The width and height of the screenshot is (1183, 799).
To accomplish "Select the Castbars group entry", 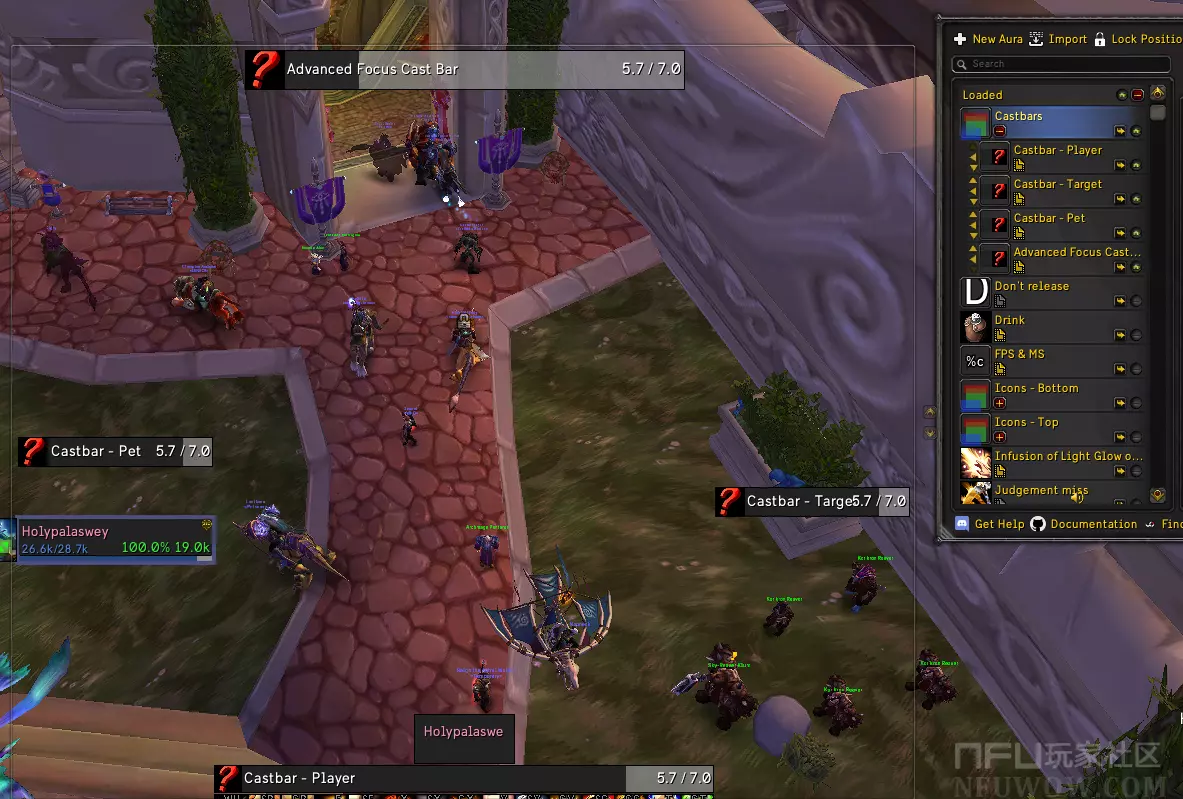I will click(x=1050, y=117).
